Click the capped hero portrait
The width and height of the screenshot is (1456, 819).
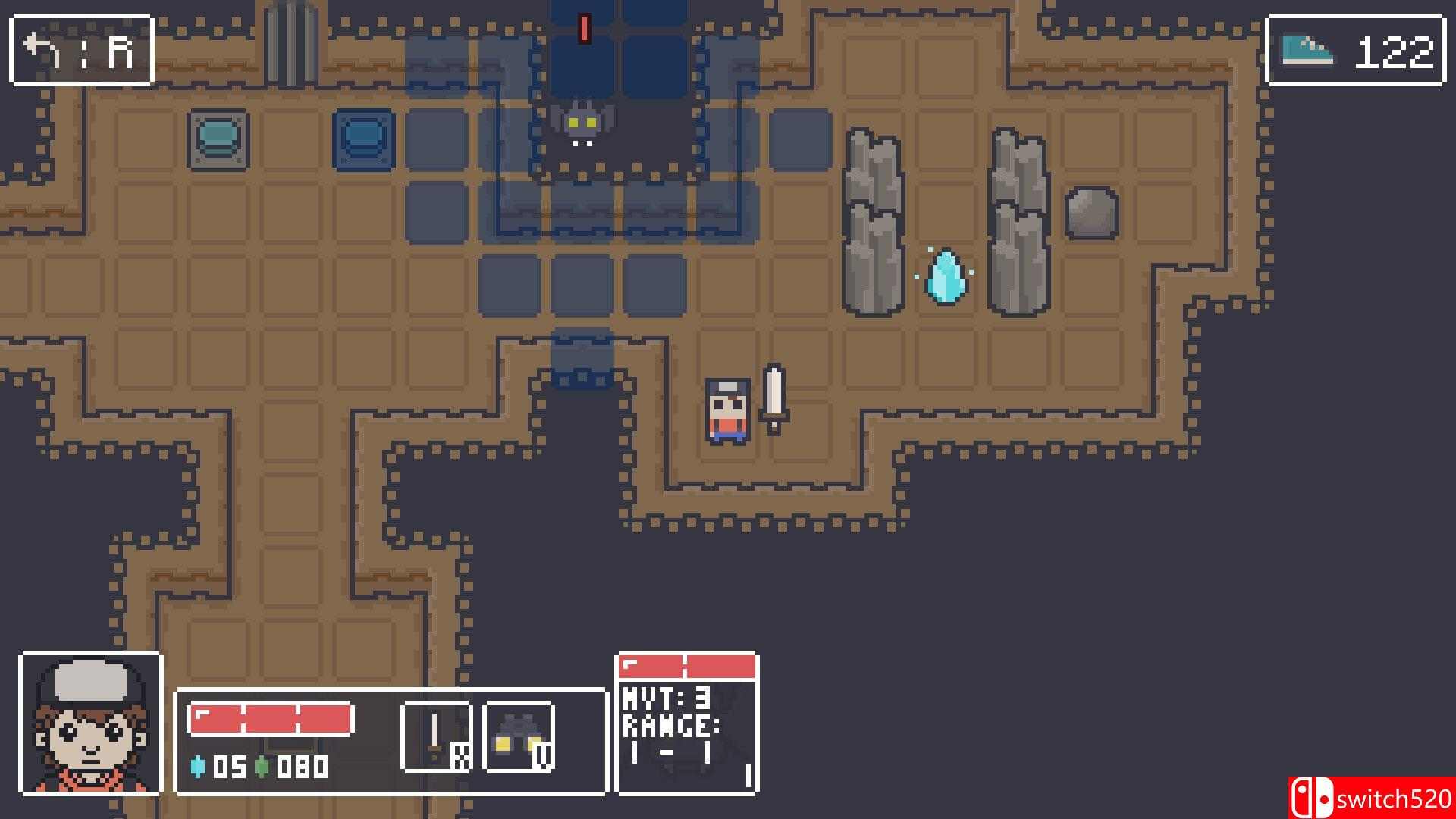(x=91, y=723)
